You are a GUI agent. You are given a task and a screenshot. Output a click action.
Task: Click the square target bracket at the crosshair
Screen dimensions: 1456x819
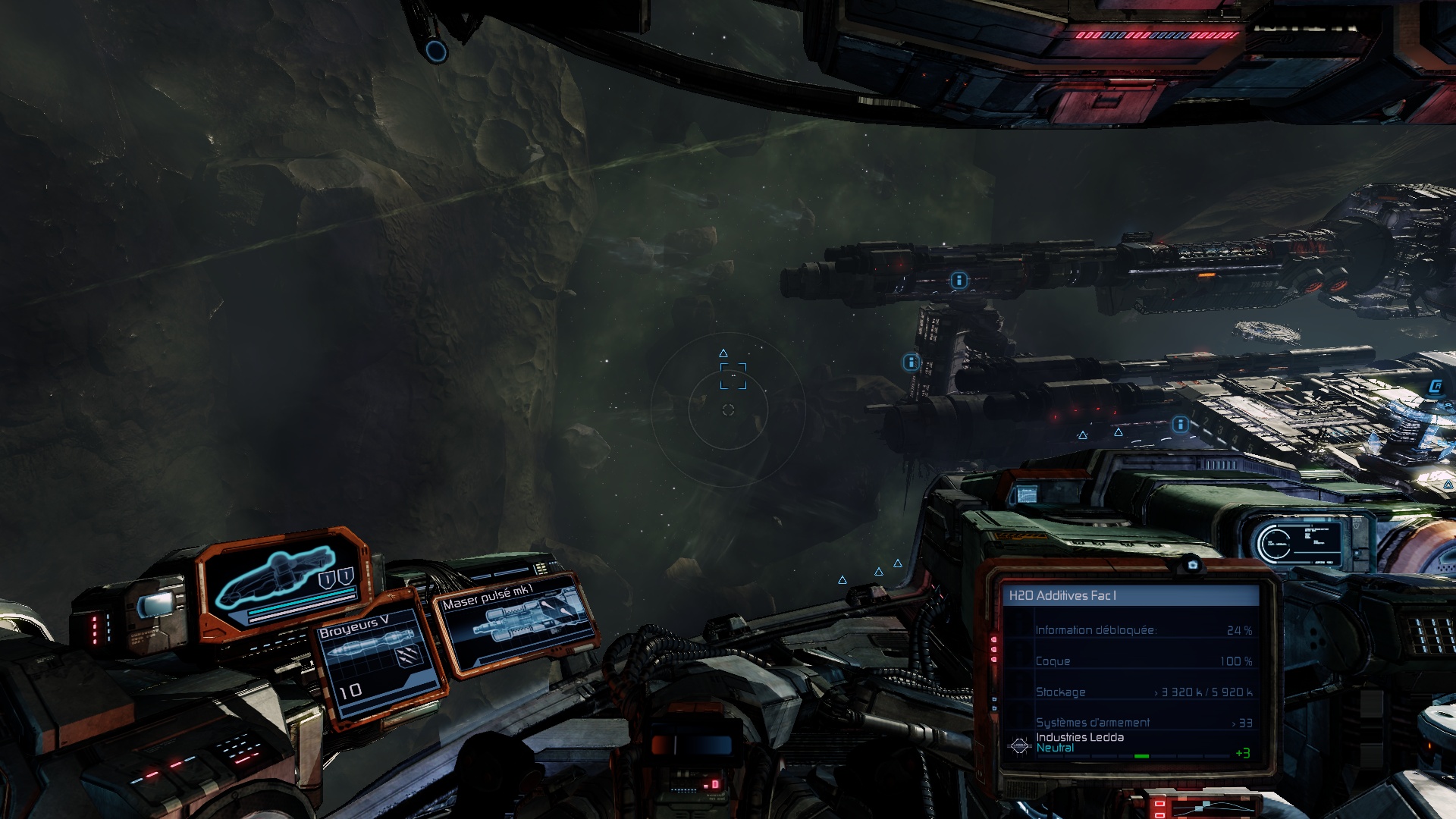tap(733, 376)
